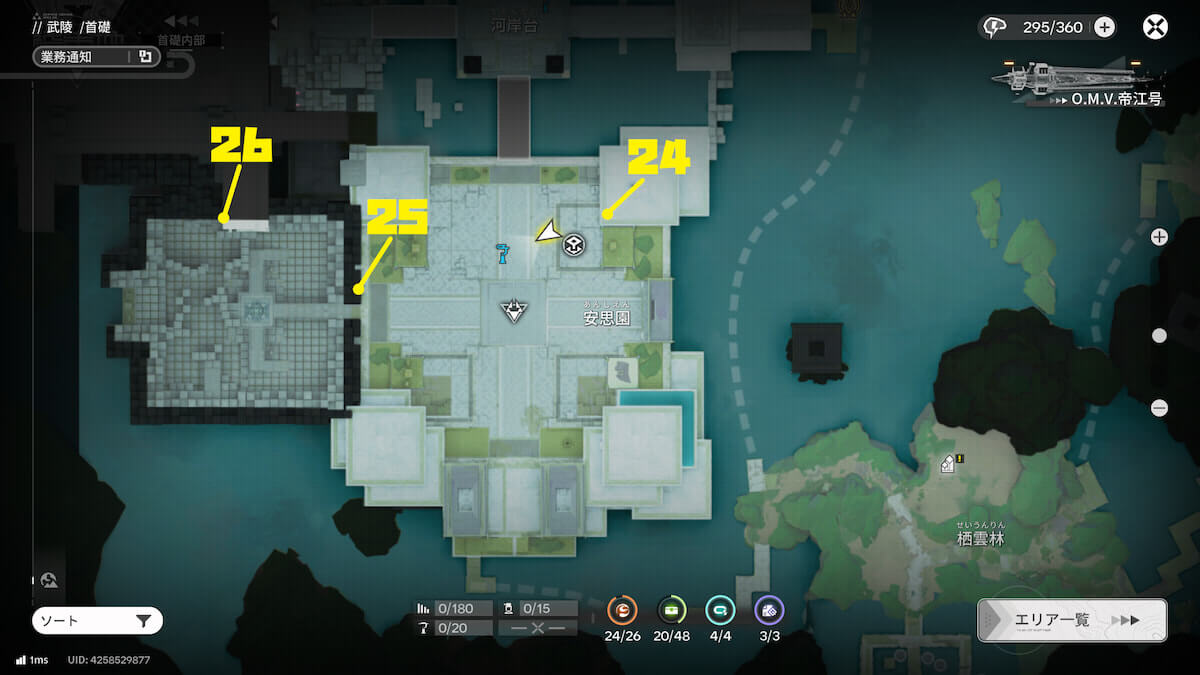This screenshot has width=1200, height=675.
Task: Select the purple collectible tracker showing 3/3
Action: pos(769,610)
